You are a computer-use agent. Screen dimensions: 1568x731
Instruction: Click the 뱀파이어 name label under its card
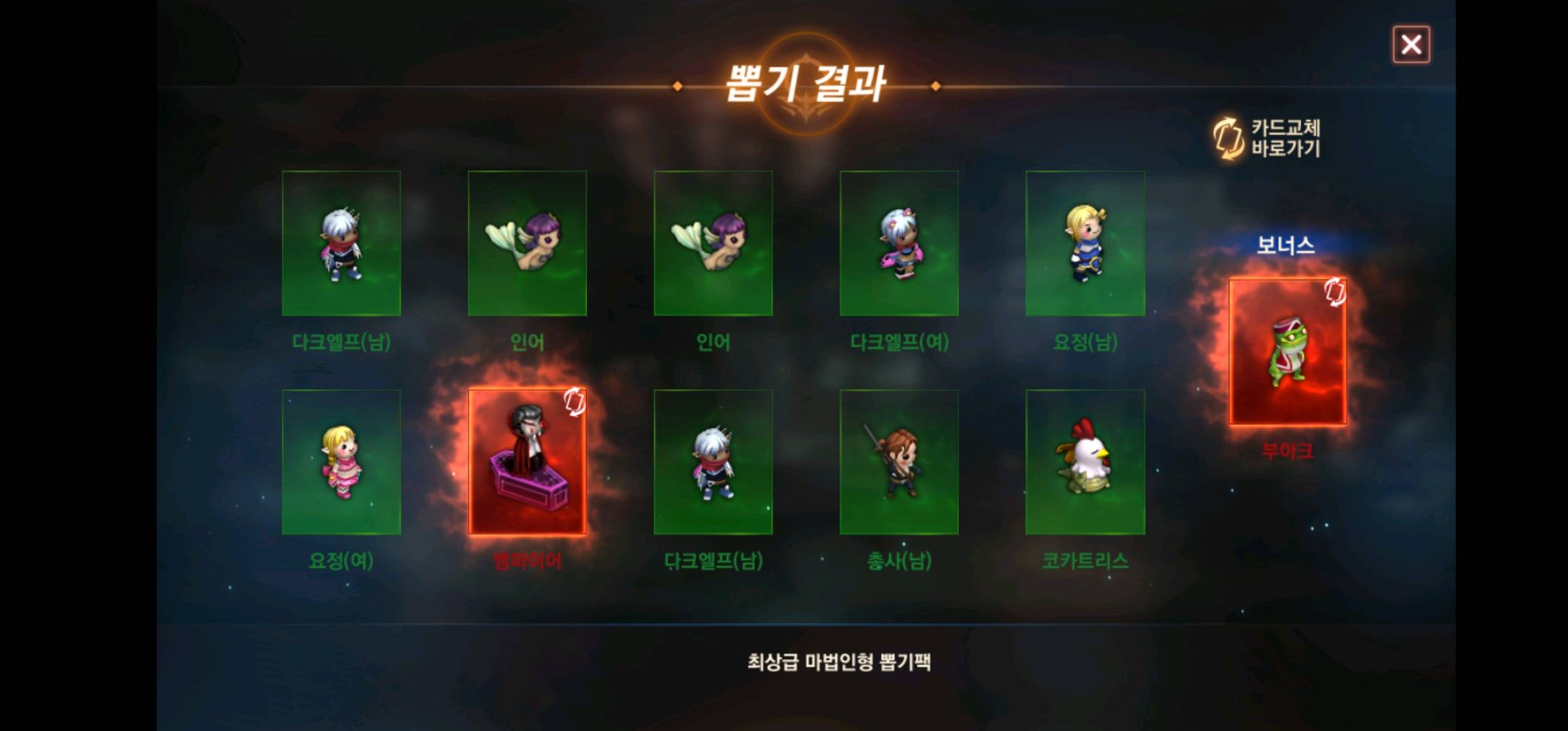(x=527, y=561)
